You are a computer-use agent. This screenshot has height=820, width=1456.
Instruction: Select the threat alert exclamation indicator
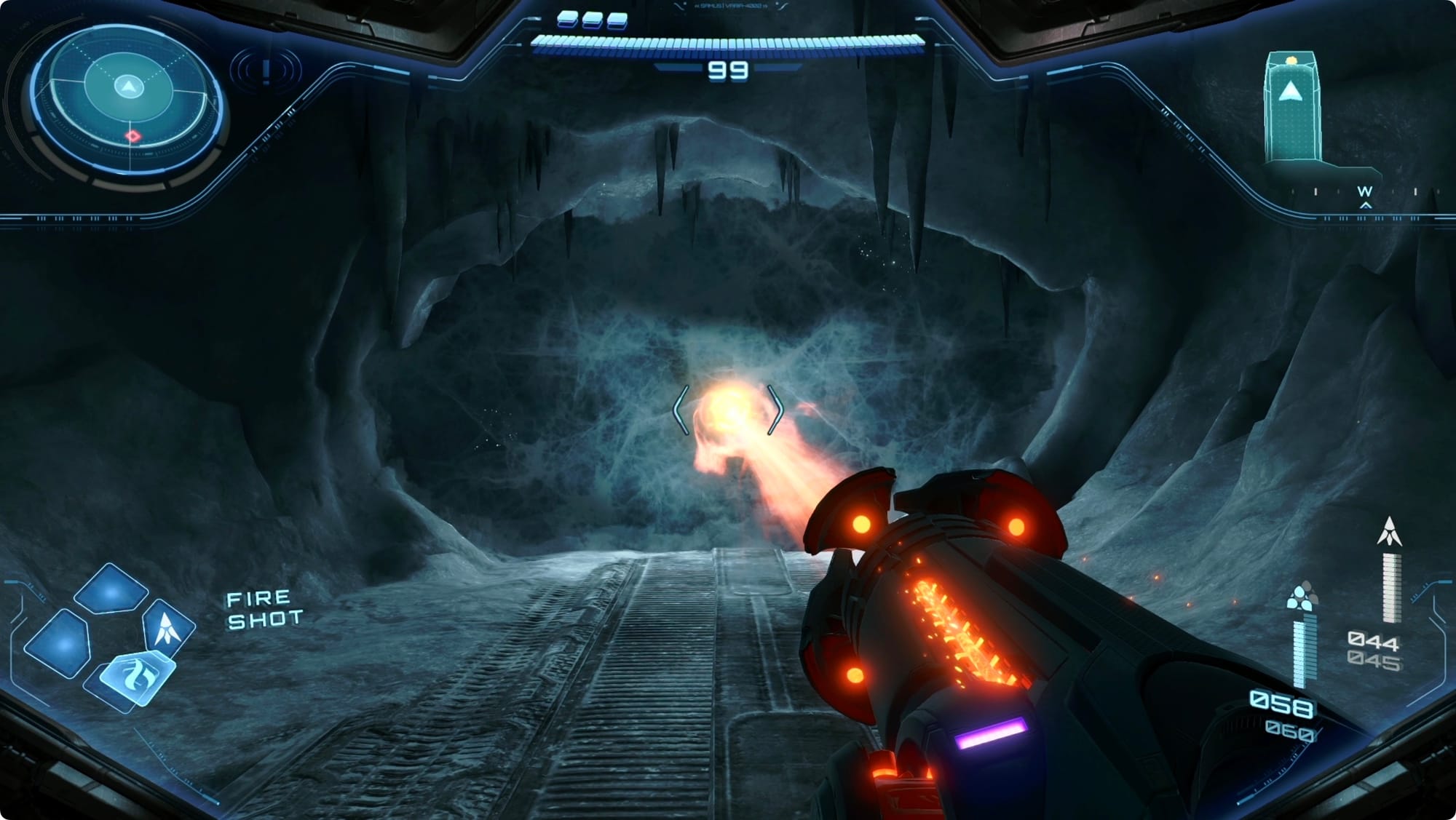(266, 71)
